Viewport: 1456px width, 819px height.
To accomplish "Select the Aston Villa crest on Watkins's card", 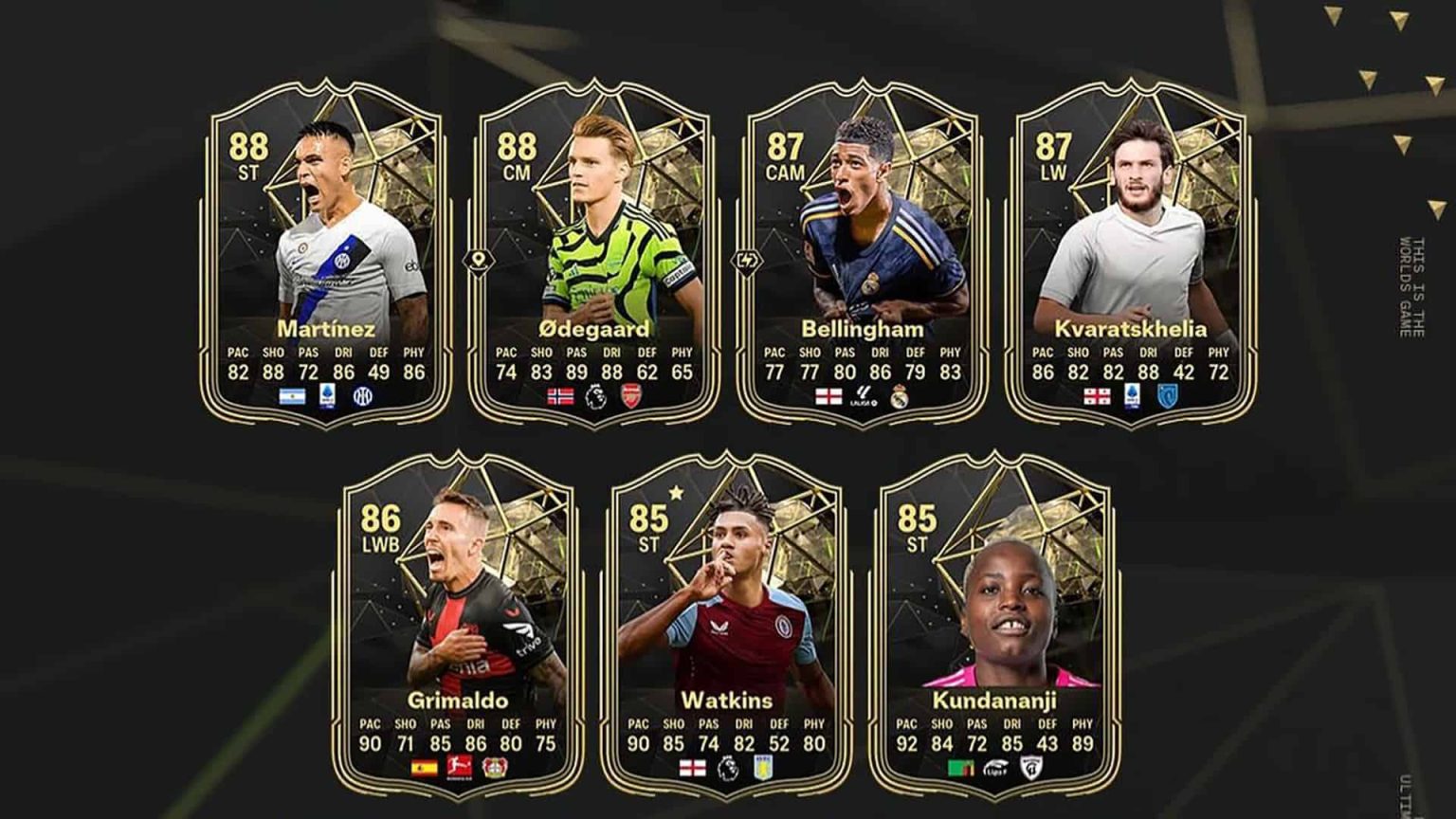I will 764,769.
